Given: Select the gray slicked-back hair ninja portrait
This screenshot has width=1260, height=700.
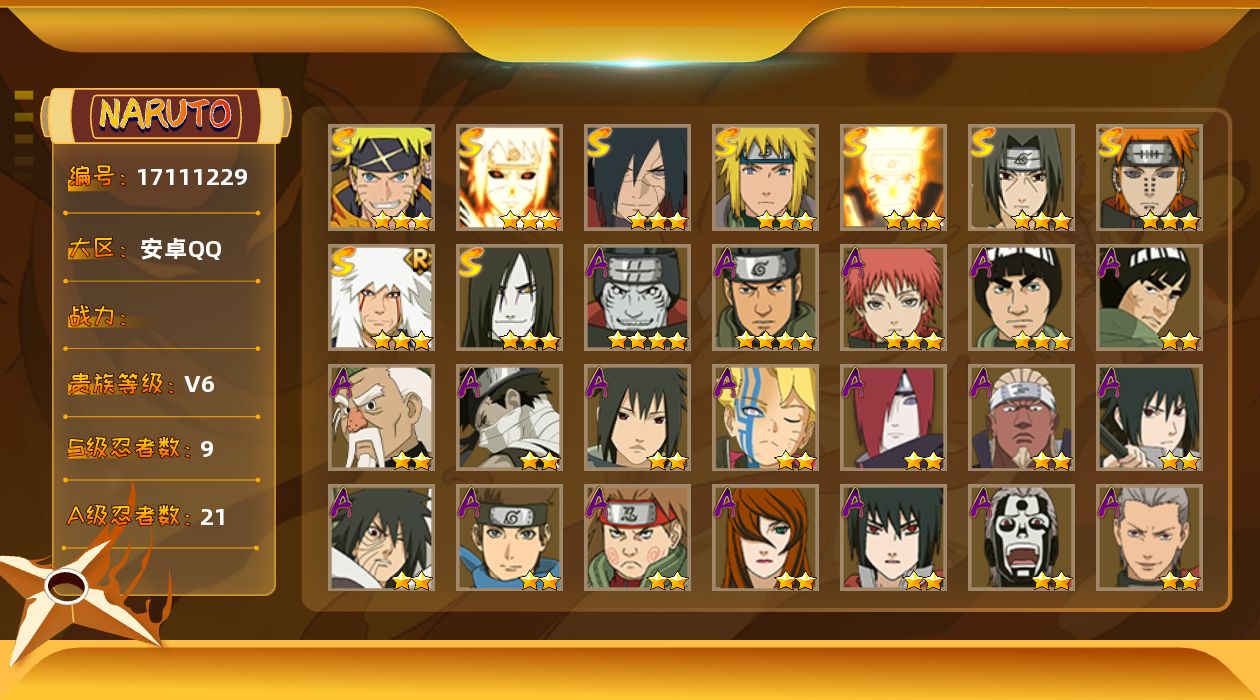Looking at the screenshot, I should tap(1149, 537).
